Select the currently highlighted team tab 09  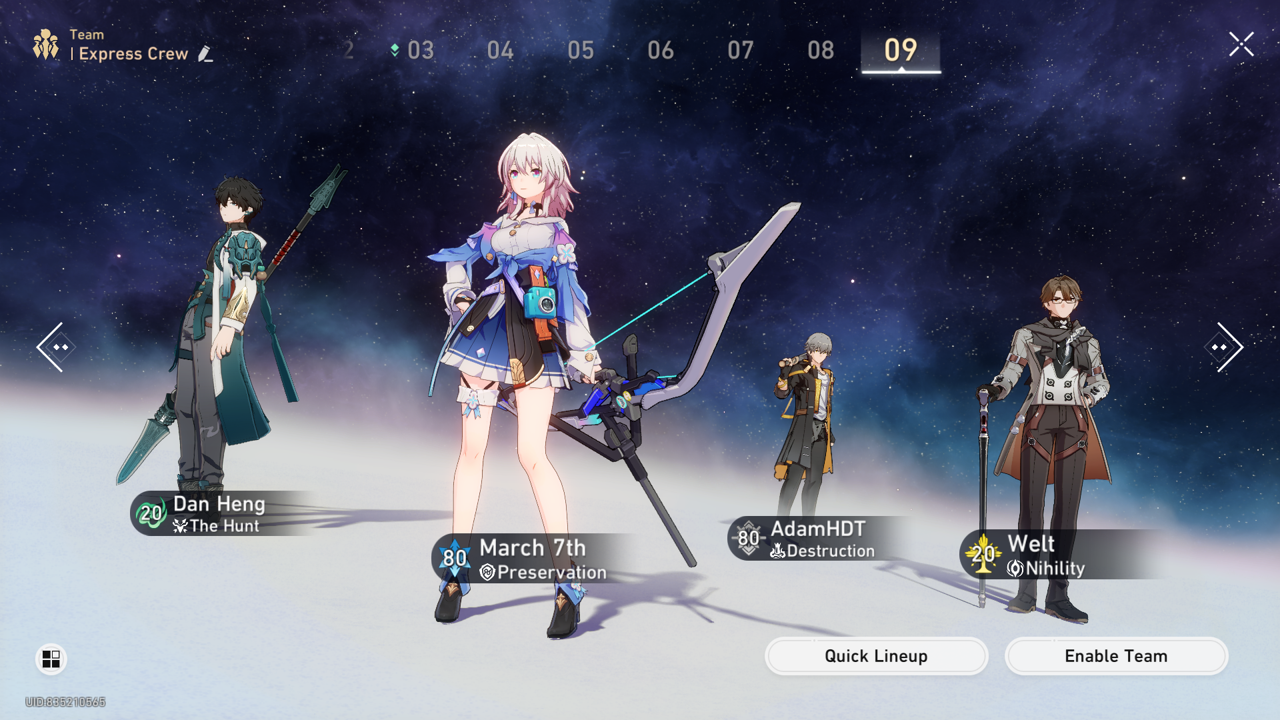900,48
